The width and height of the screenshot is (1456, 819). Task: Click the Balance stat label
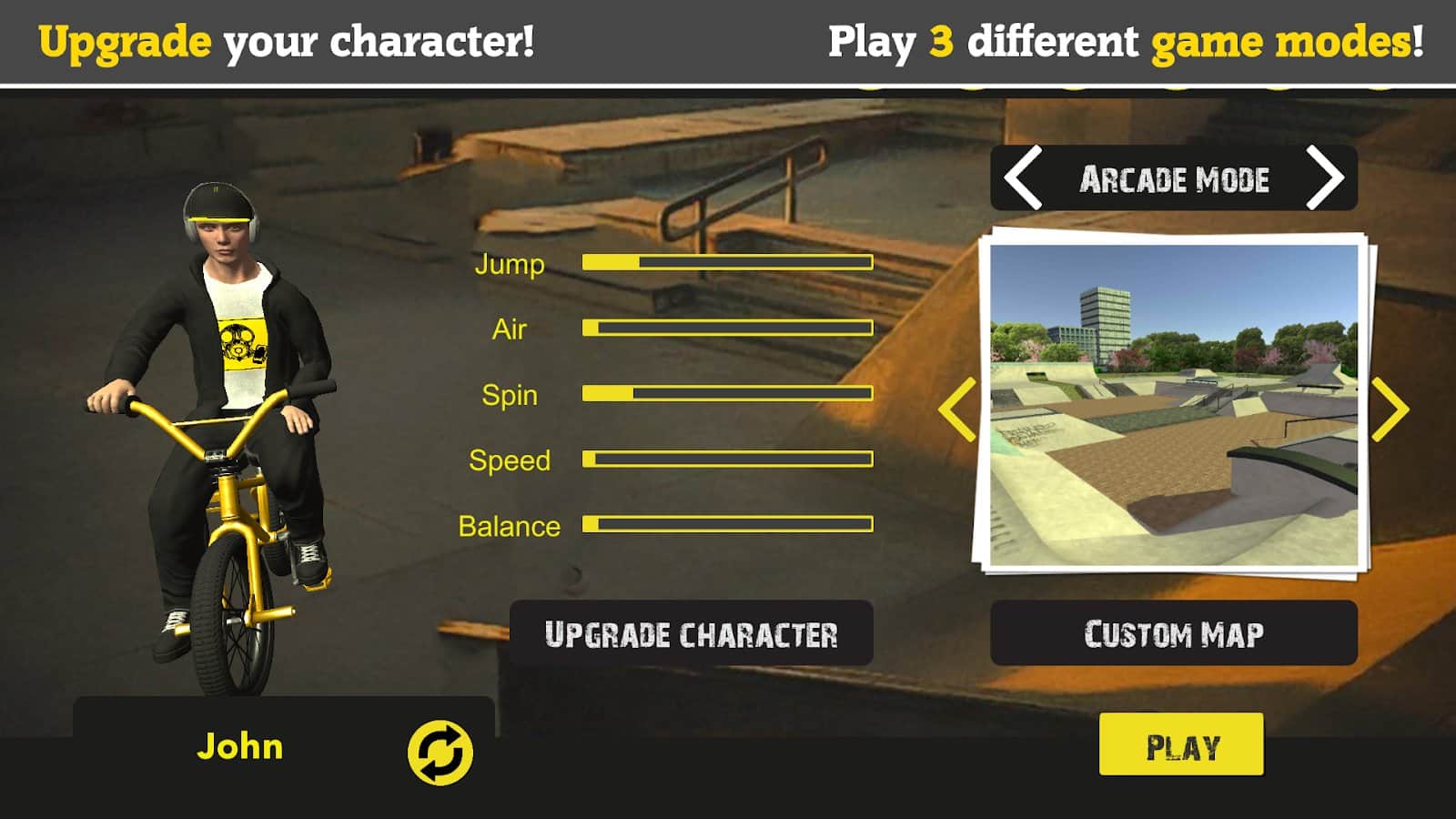coord(508,525)
